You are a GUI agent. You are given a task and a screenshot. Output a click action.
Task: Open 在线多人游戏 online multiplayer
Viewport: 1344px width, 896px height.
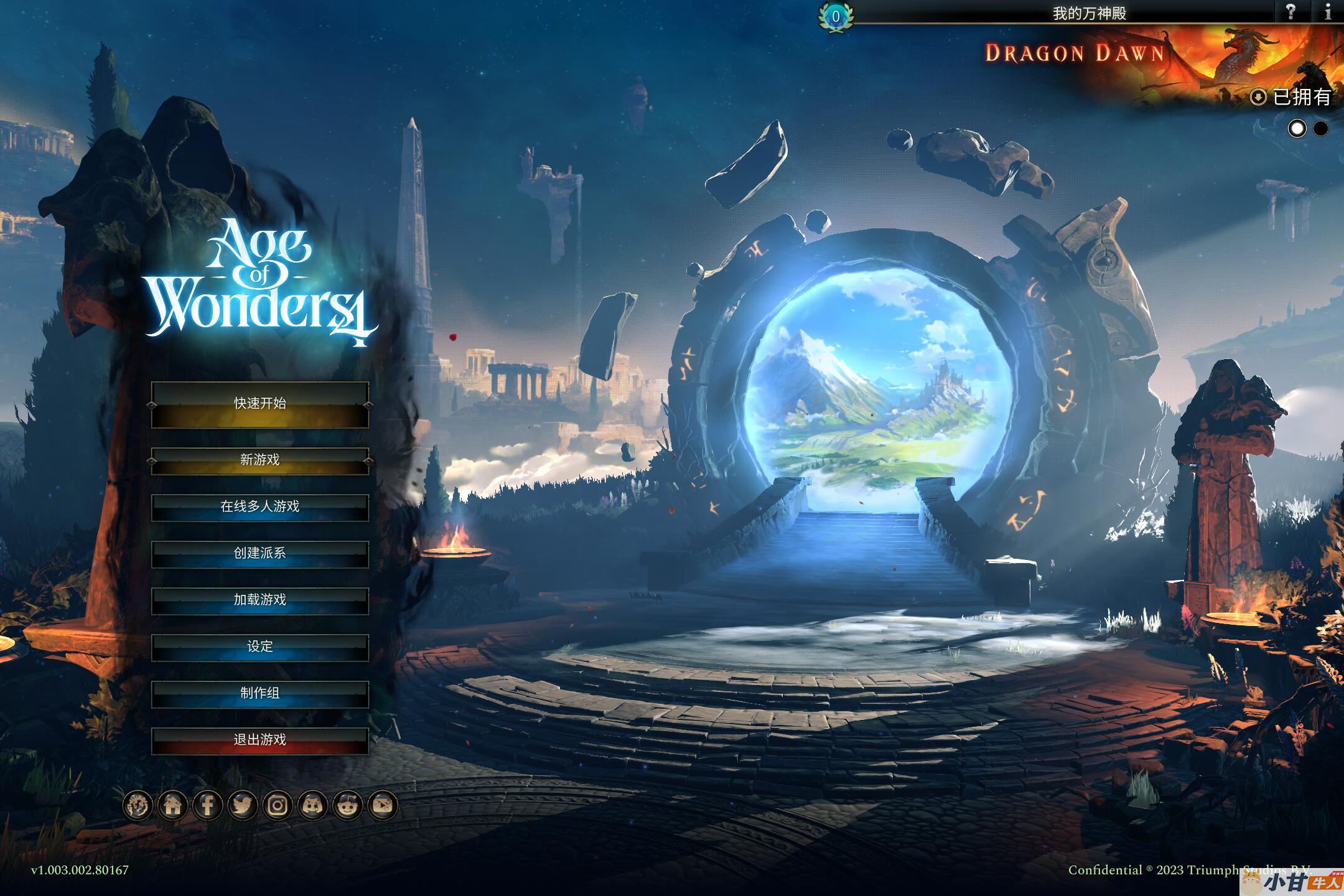tap(260, 507)
